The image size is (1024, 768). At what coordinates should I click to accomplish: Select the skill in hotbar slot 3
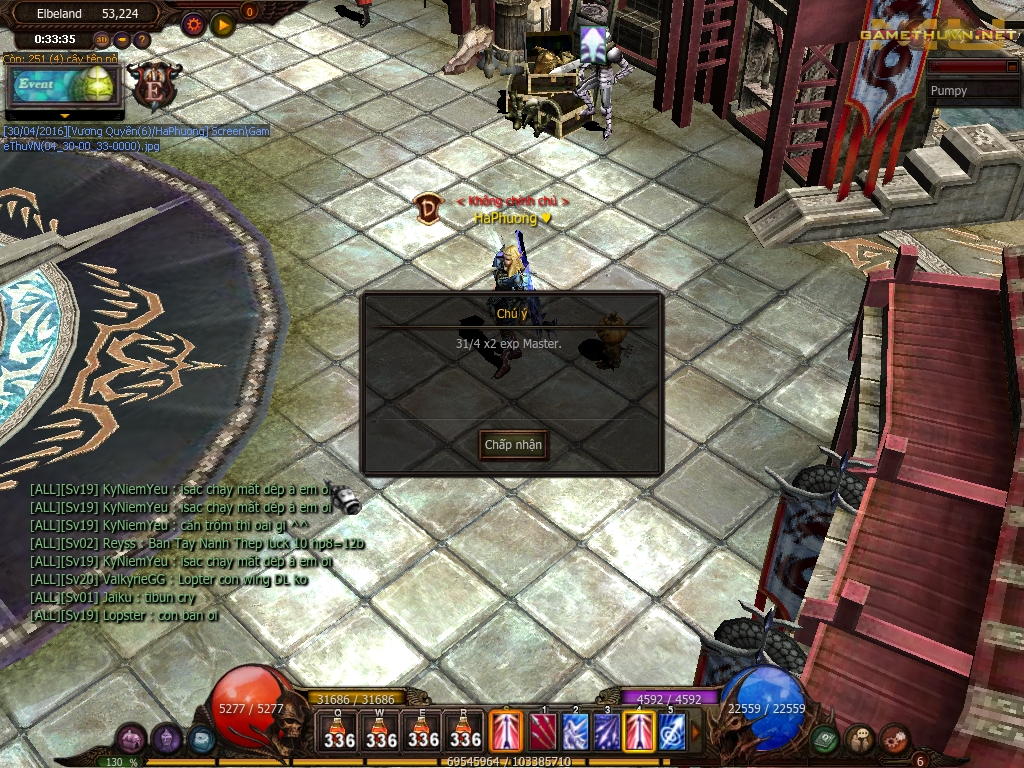607,731
